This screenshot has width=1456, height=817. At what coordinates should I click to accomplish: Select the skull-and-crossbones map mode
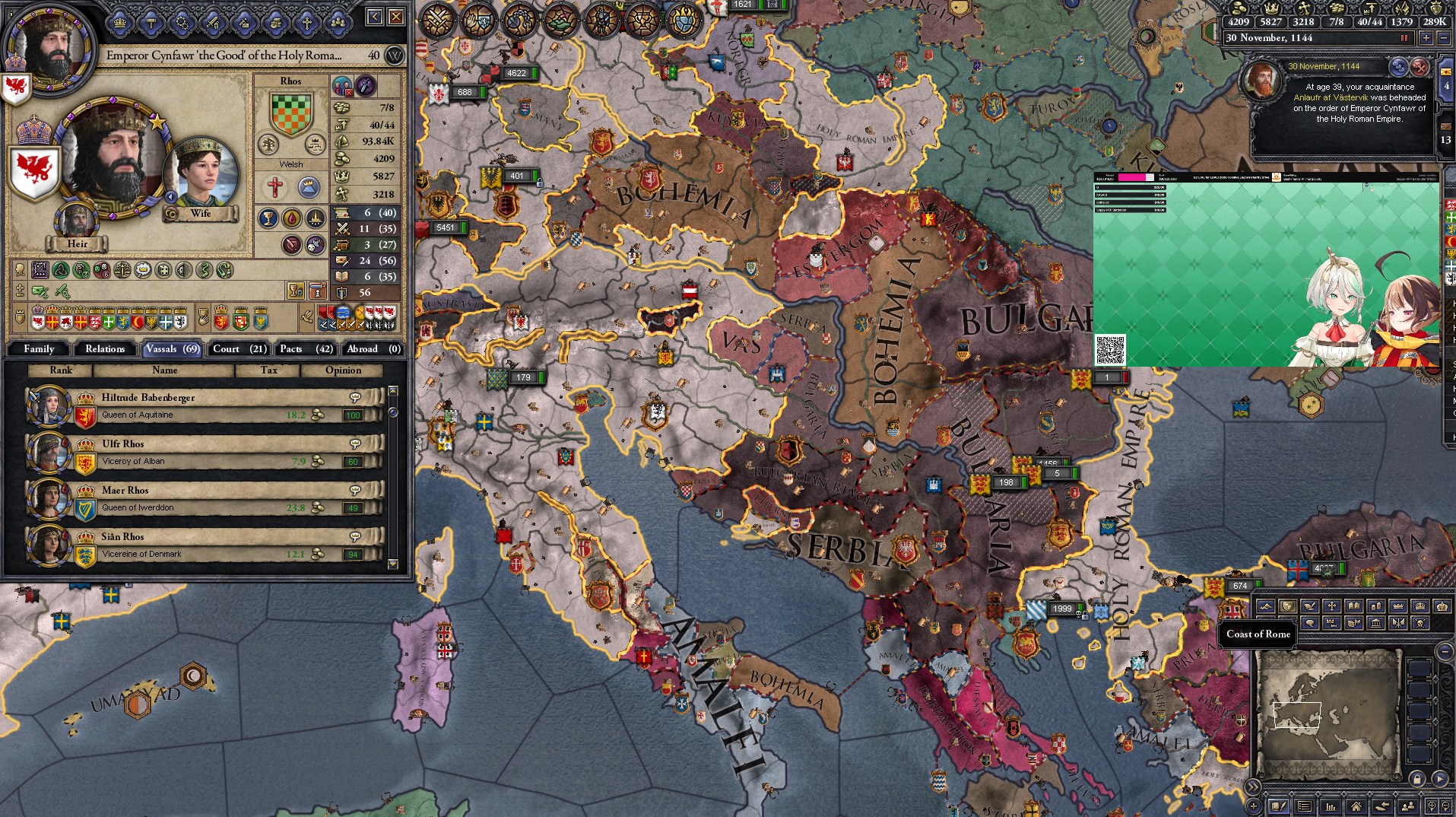coord(1420,623)
